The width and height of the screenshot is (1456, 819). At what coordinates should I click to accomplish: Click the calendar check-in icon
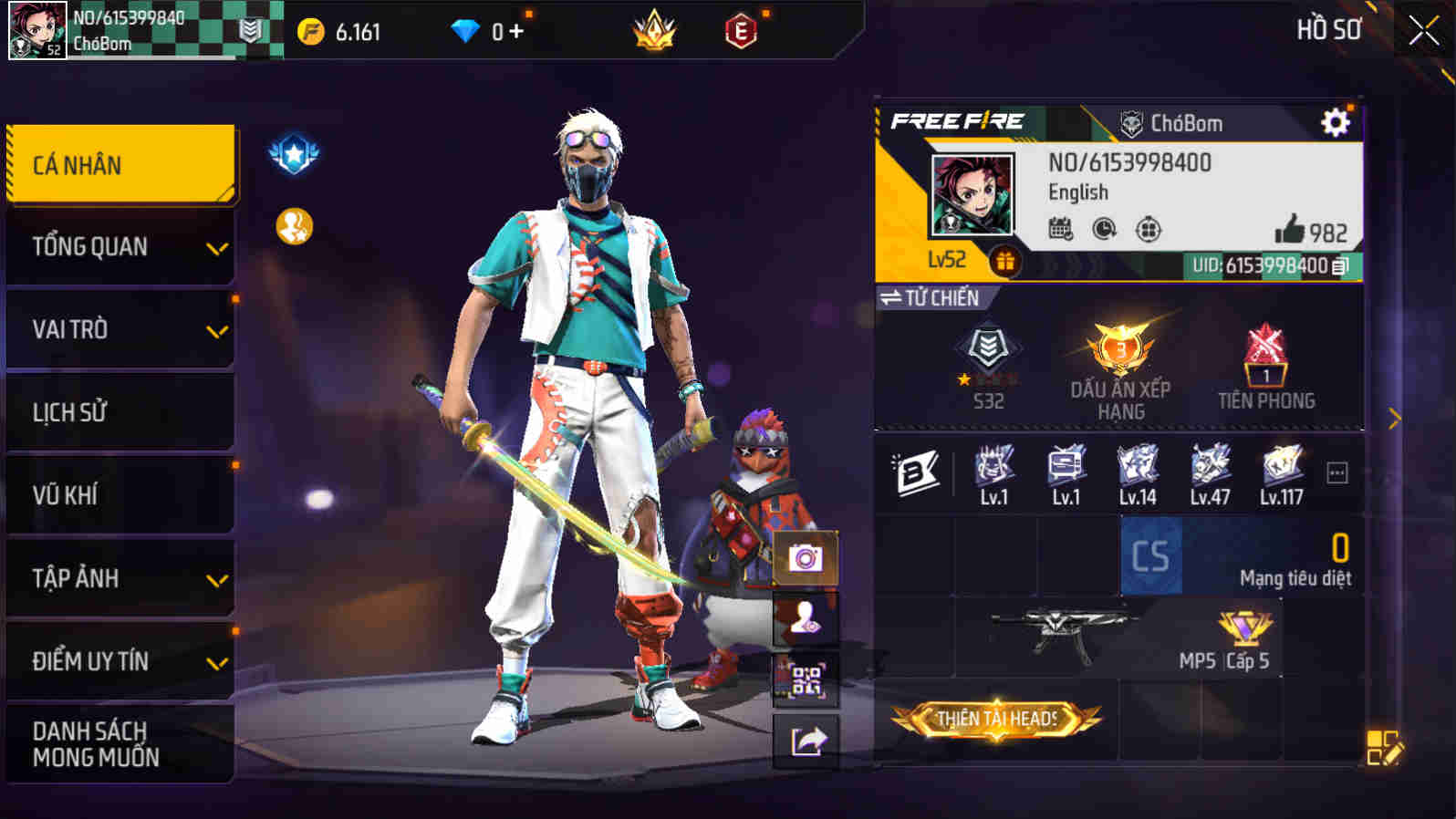click(1060, 231)
